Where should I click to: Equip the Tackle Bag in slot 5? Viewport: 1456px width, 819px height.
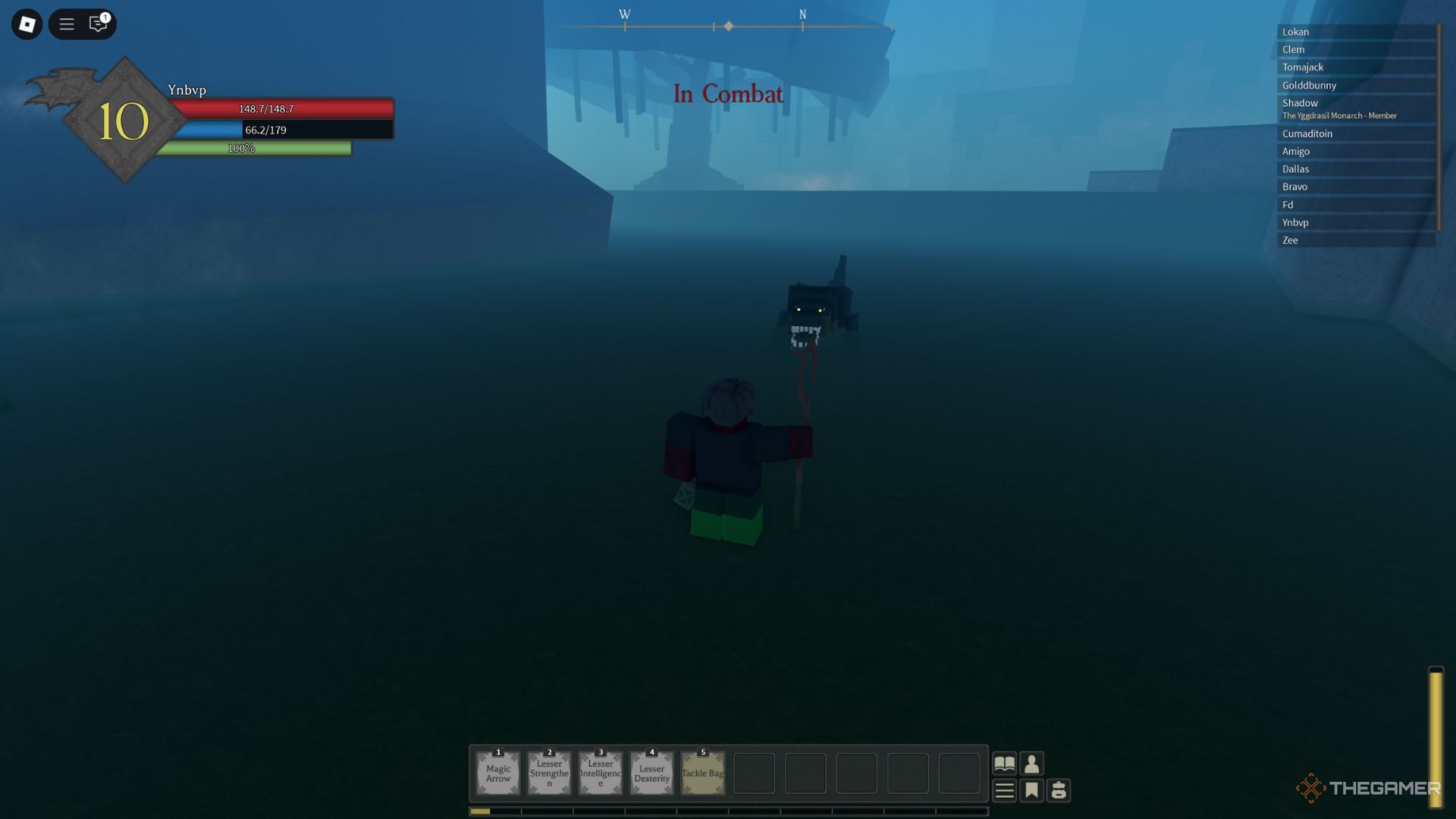702,772
